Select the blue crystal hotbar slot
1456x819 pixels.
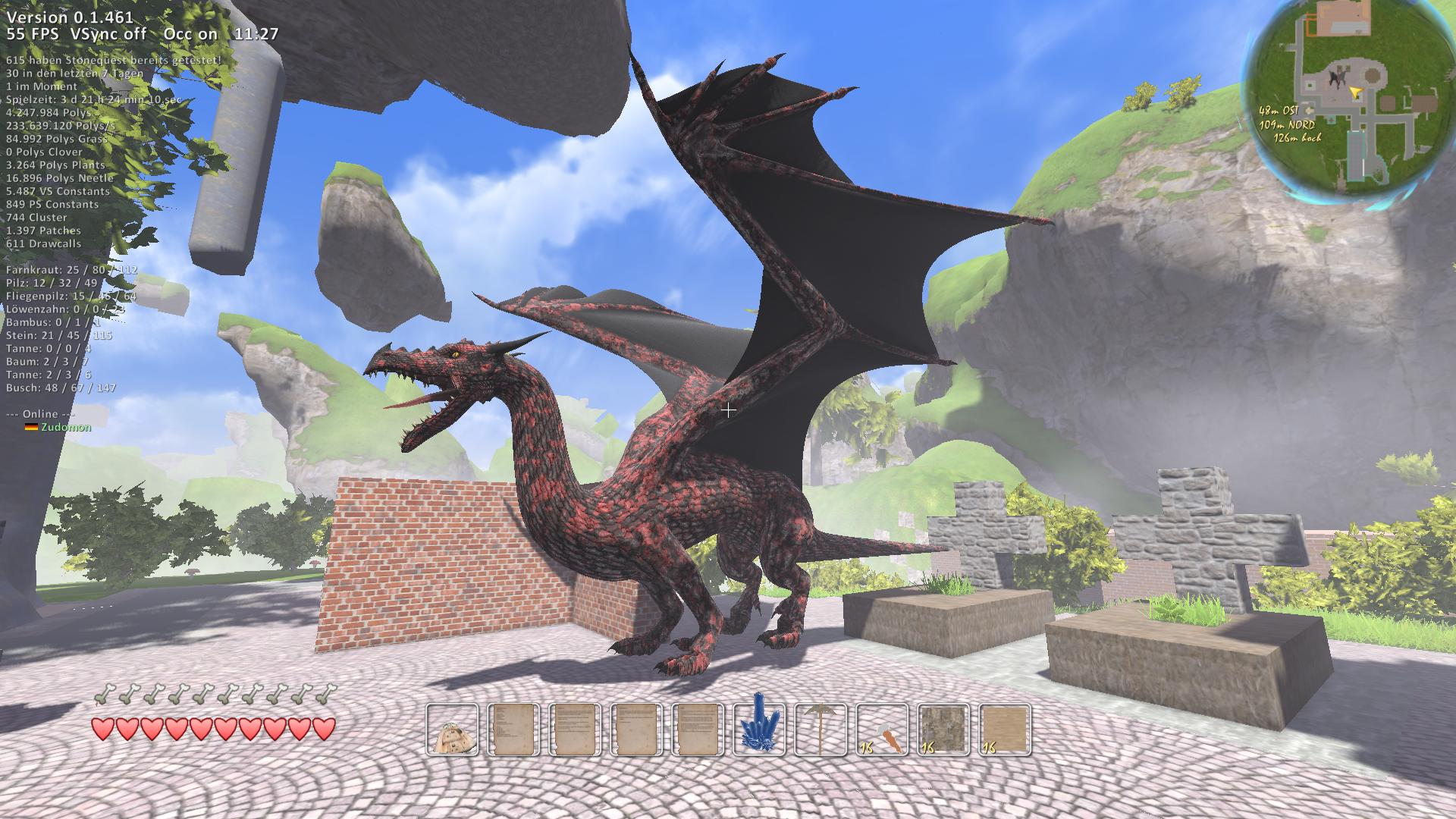[x=760, y=730]
